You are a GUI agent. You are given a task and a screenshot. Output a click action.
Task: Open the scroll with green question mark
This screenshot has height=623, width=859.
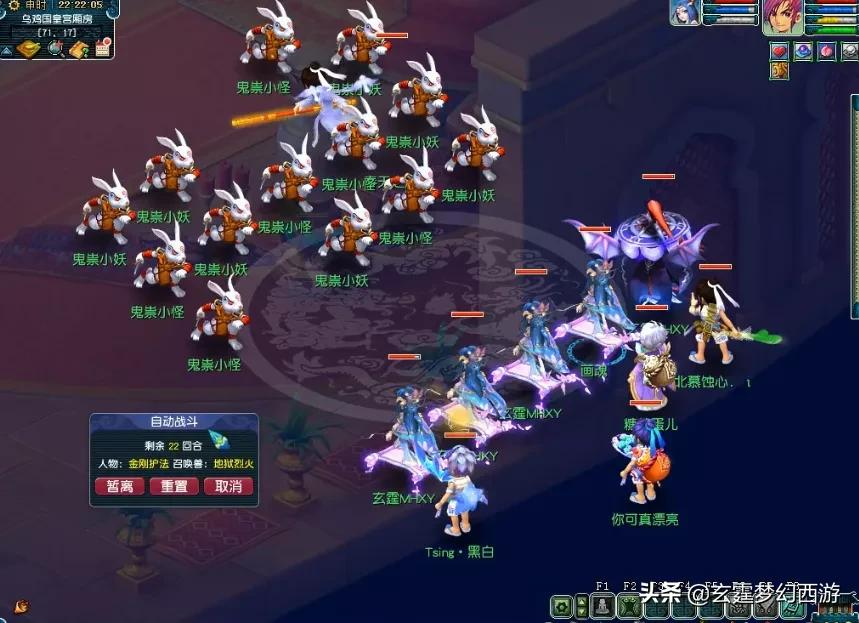[x=78, y=49]
